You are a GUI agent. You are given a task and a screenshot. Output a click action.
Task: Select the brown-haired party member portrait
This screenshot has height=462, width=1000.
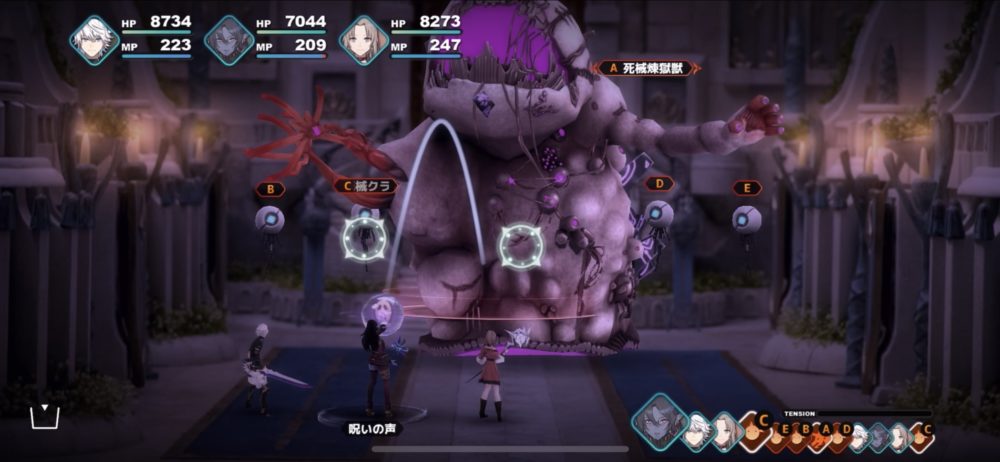(363, 40)
